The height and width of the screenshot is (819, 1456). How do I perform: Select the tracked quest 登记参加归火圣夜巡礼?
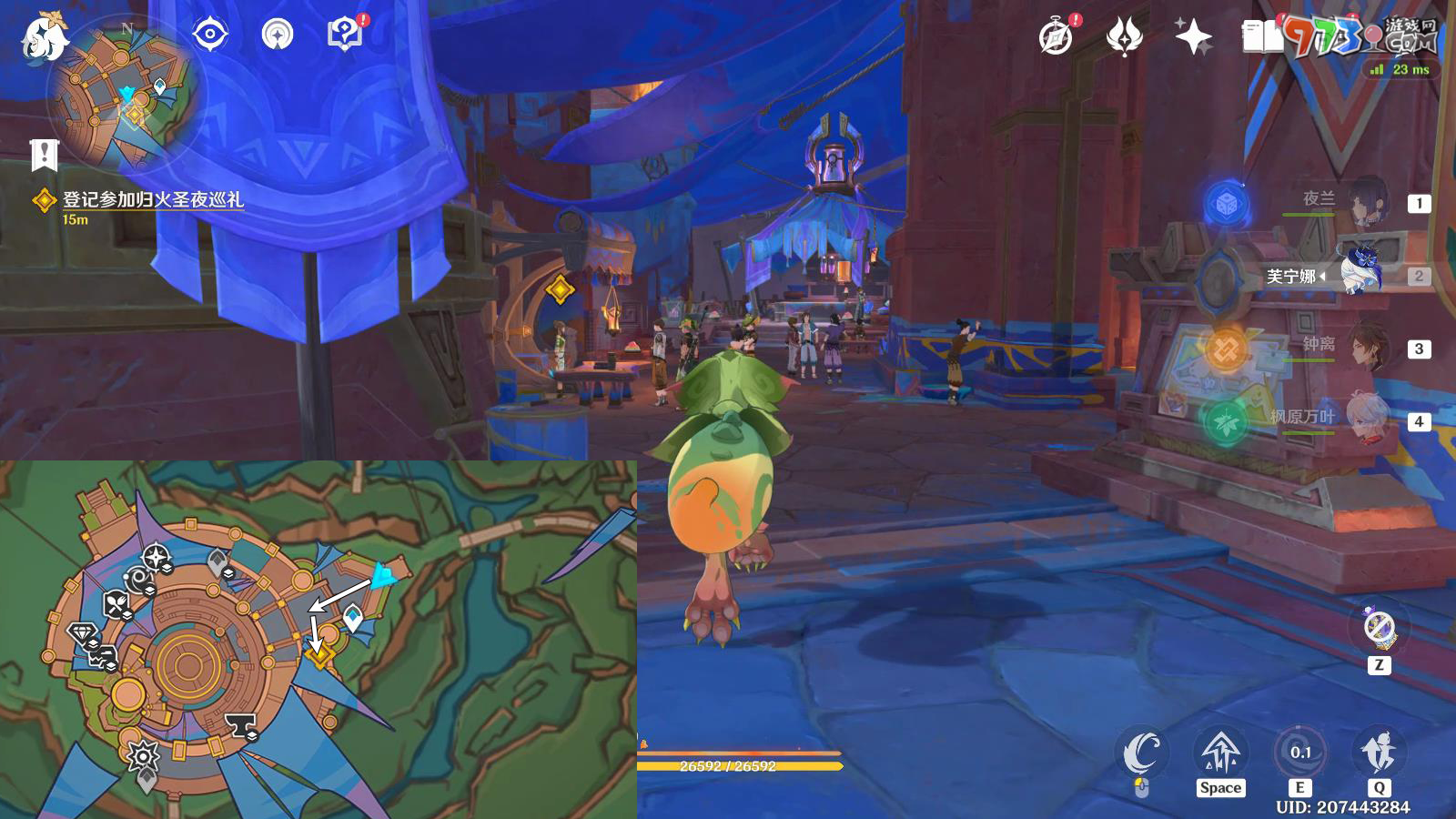pos(152,199)
